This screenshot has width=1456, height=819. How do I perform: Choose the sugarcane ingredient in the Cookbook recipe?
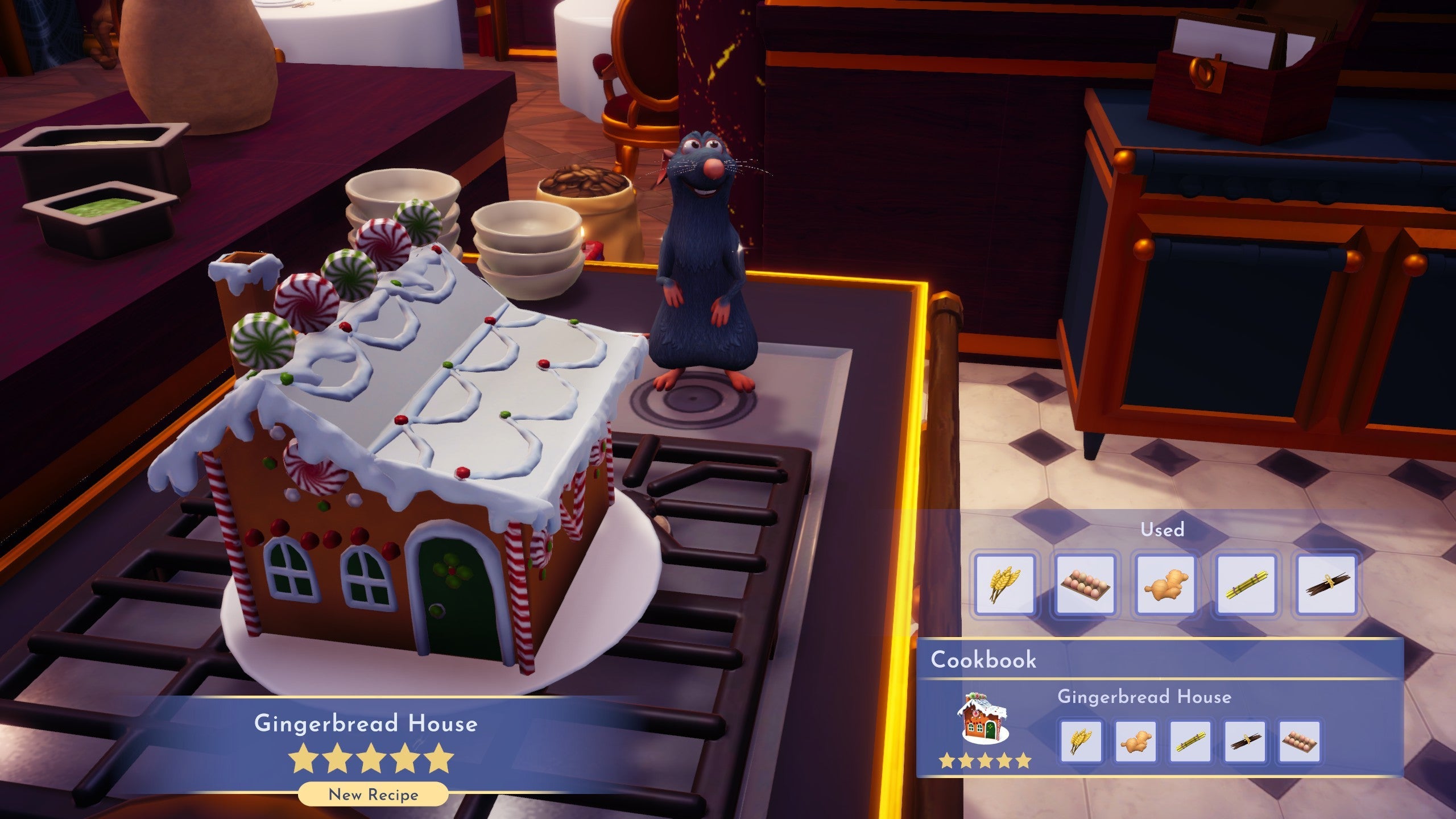(x=1190, y=741)
